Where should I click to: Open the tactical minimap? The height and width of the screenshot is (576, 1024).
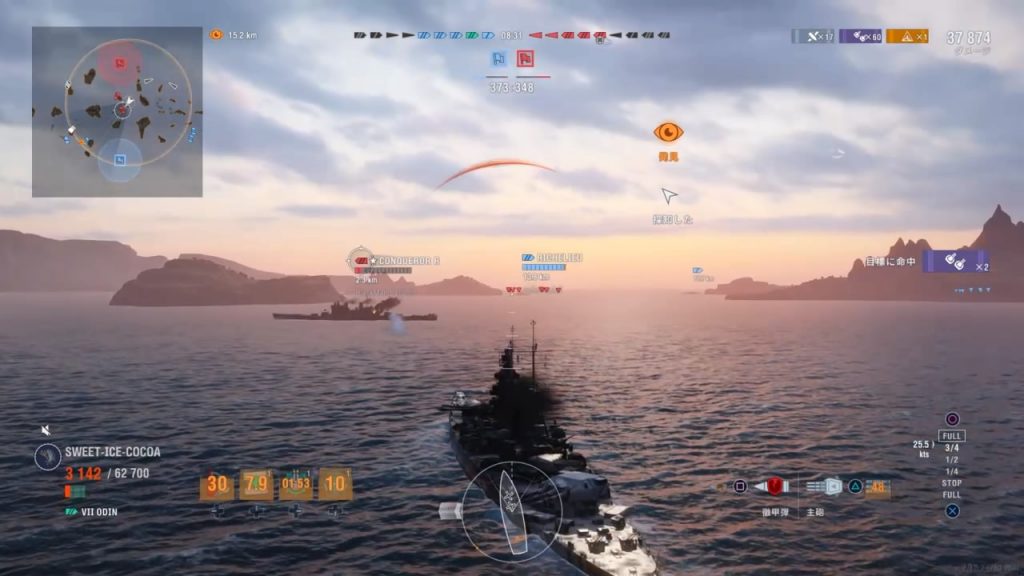click(x=117, y=111)
